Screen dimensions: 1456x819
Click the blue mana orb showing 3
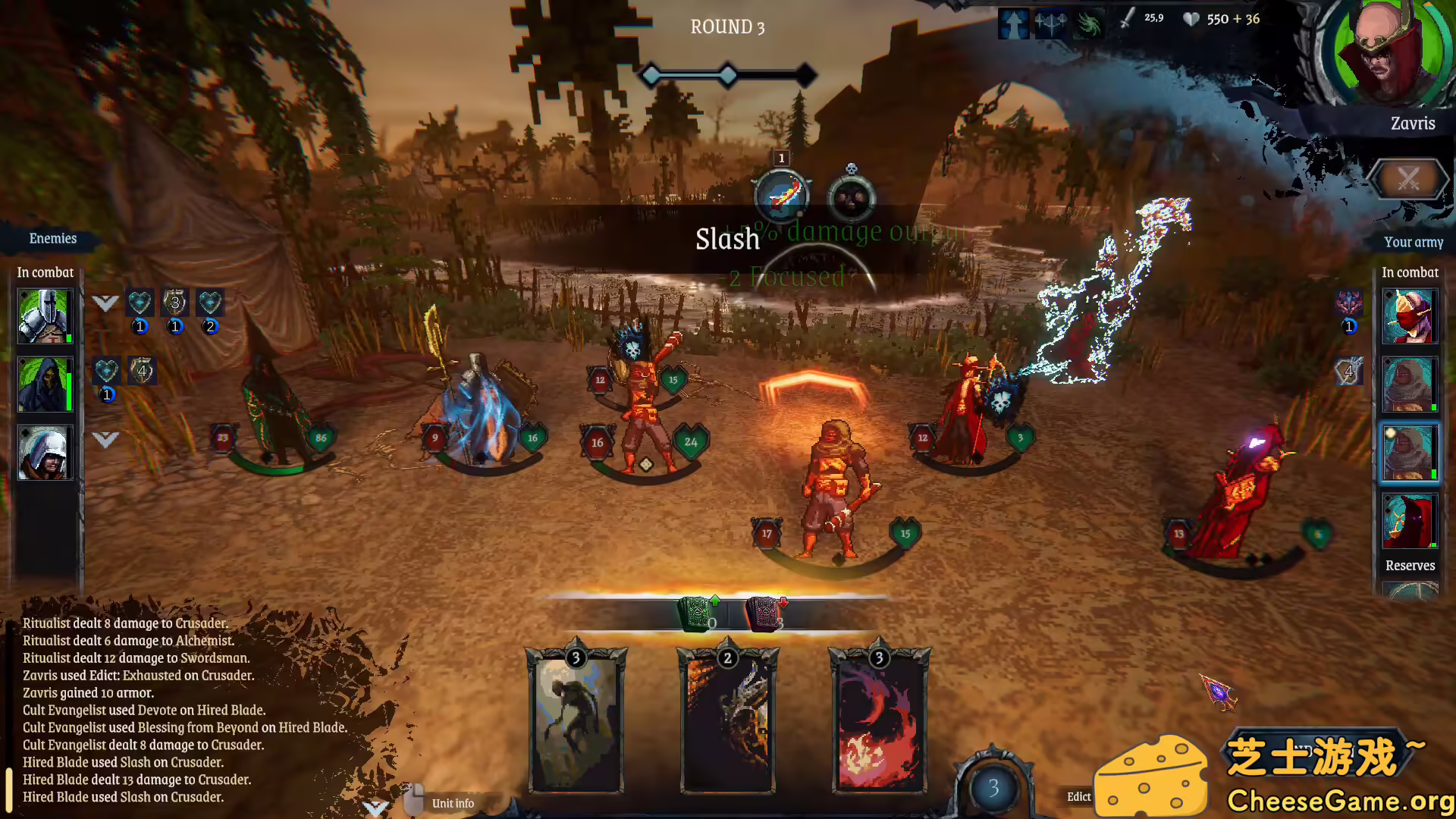(993, 789)
